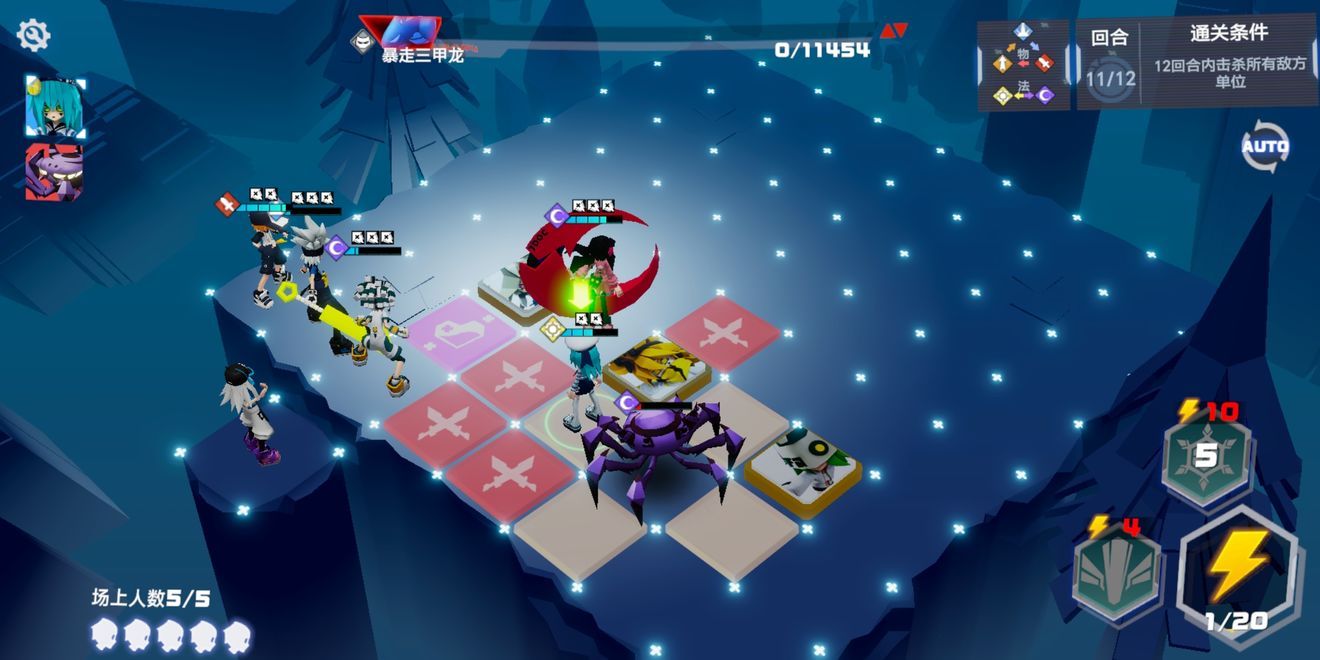Open the settings gear menu
This screenshot has height=660, width=1320.
point(33,36)
